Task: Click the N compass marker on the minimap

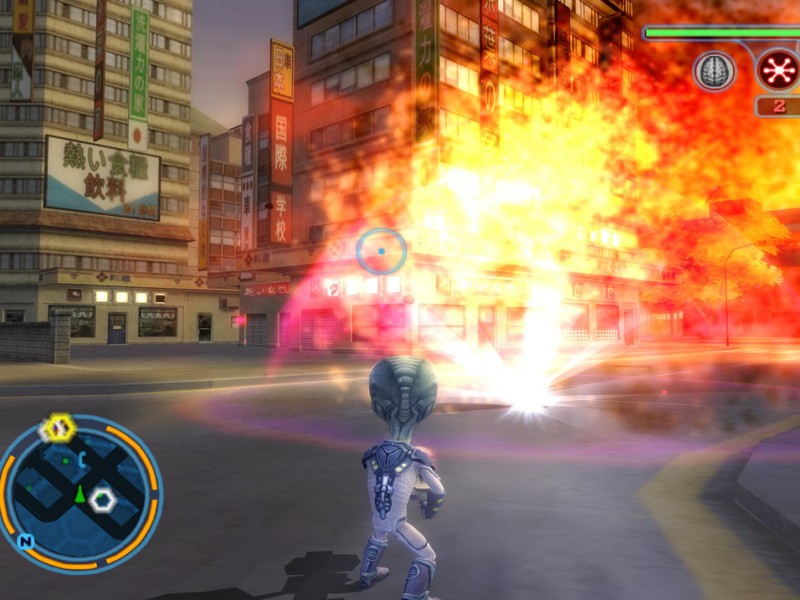Action: click(x=26, y=542)
